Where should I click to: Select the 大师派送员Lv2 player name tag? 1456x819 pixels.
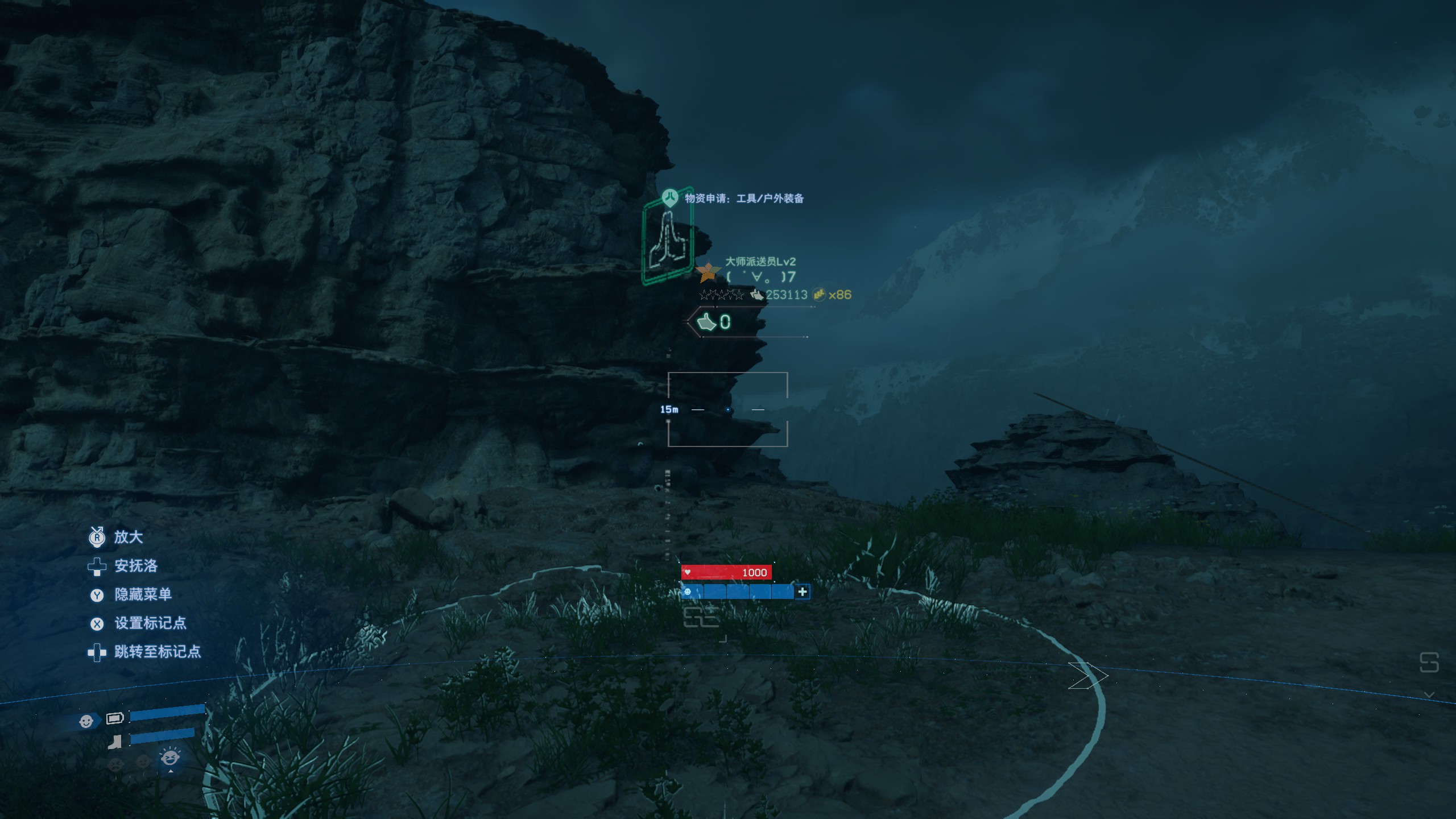click(x=760, y=262)
